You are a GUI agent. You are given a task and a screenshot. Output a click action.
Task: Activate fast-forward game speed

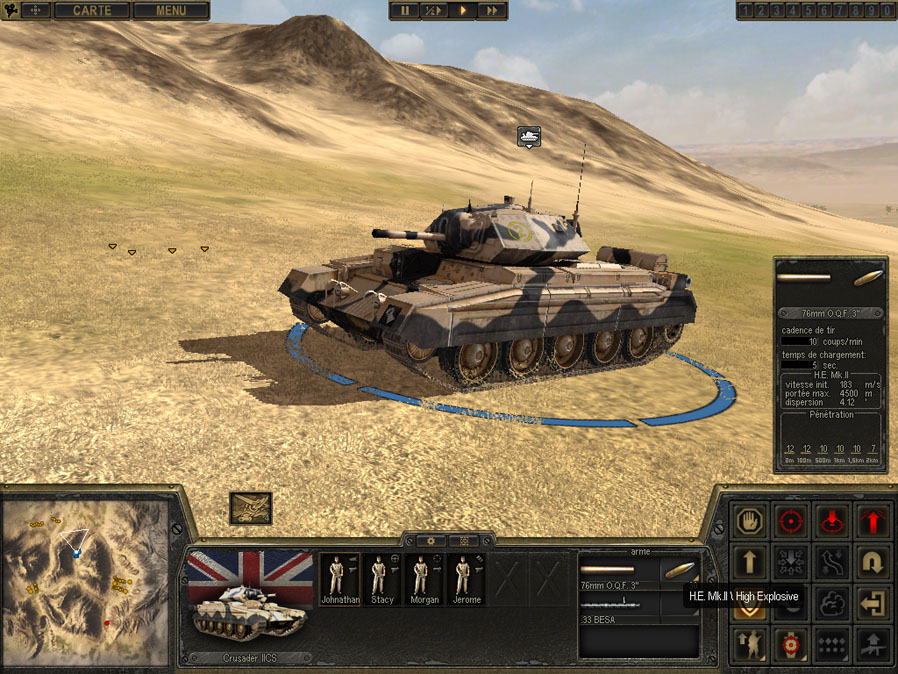click(x=492, y=11)
